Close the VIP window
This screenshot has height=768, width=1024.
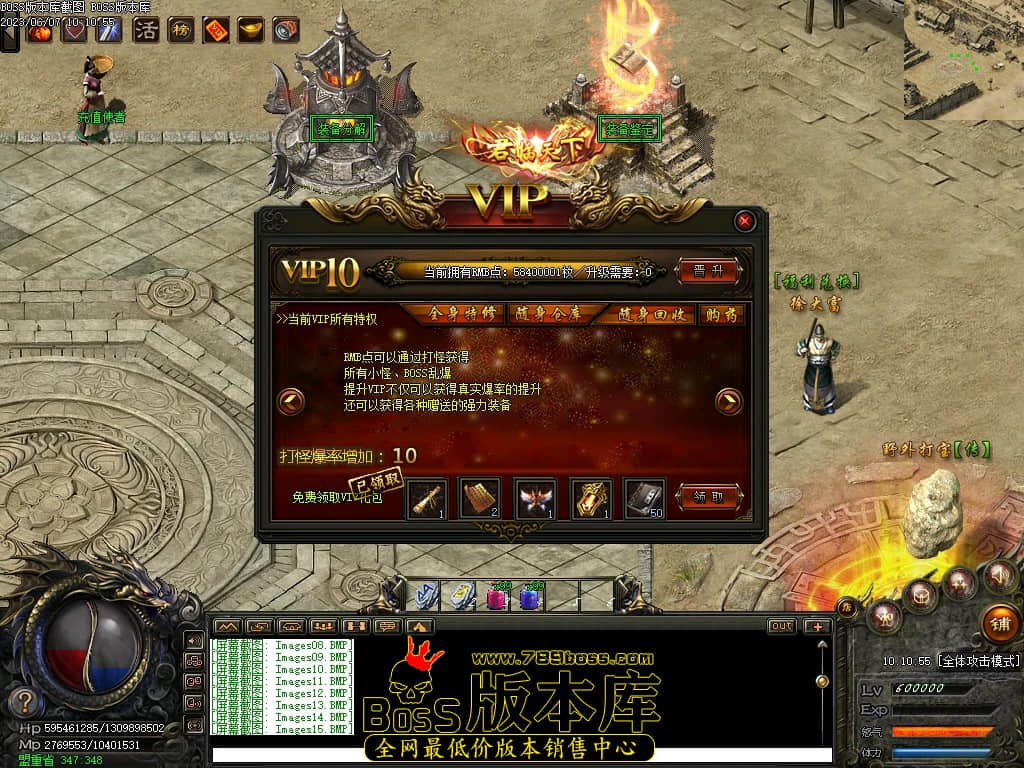coord(745,221)
